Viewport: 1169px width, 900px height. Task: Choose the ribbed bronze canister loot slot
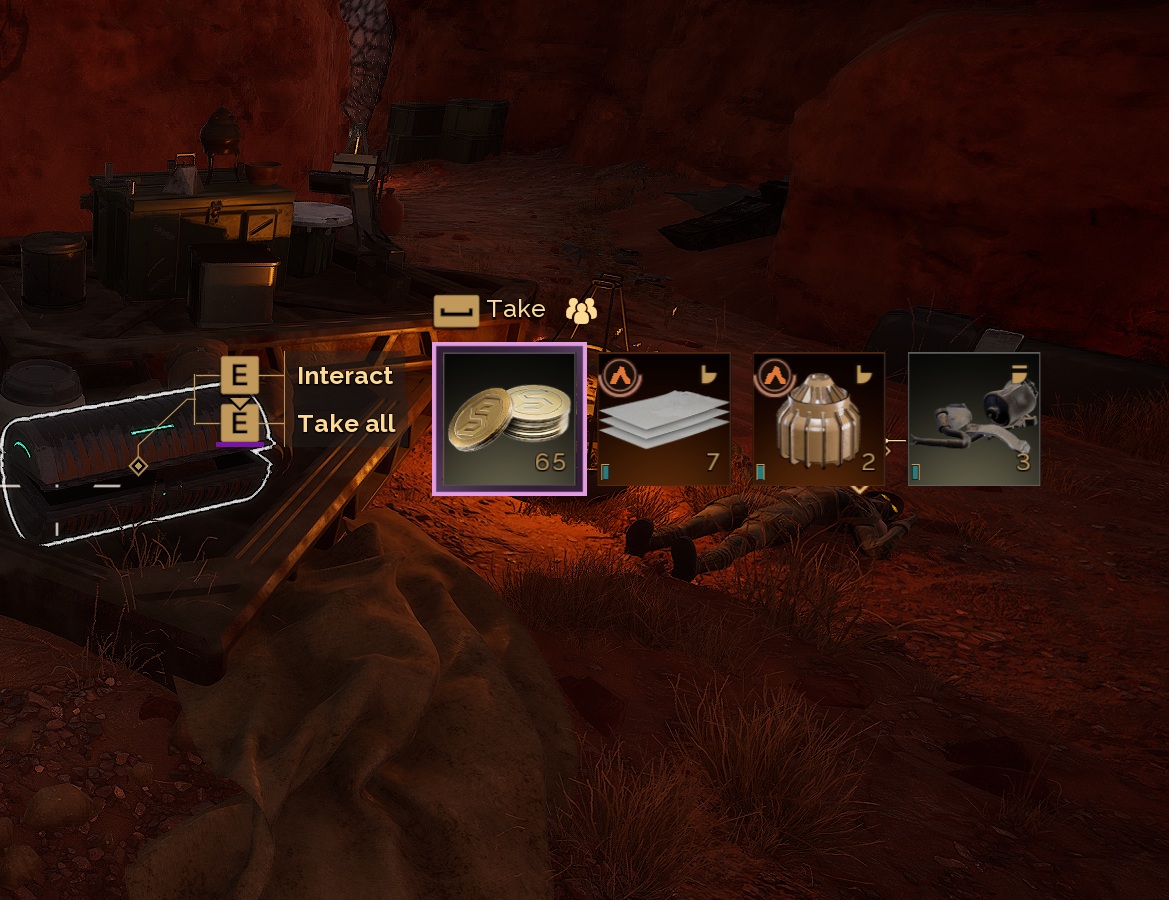pyautogui.click(x=819, y=419)
